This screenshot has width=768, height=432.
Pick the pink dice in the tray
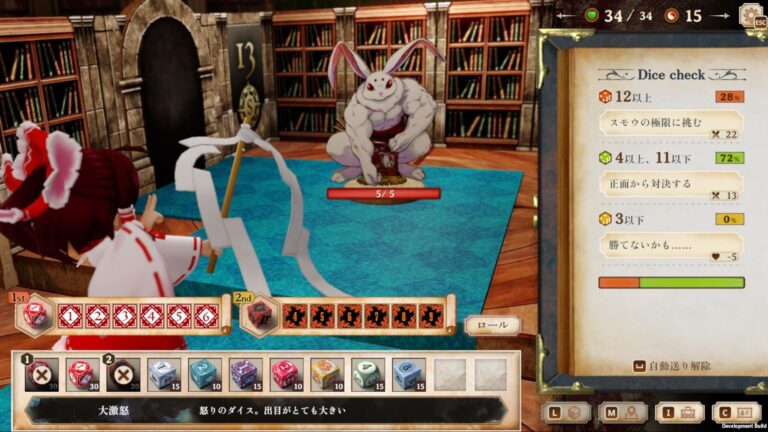pyautogui.click(x=285, y=374)
